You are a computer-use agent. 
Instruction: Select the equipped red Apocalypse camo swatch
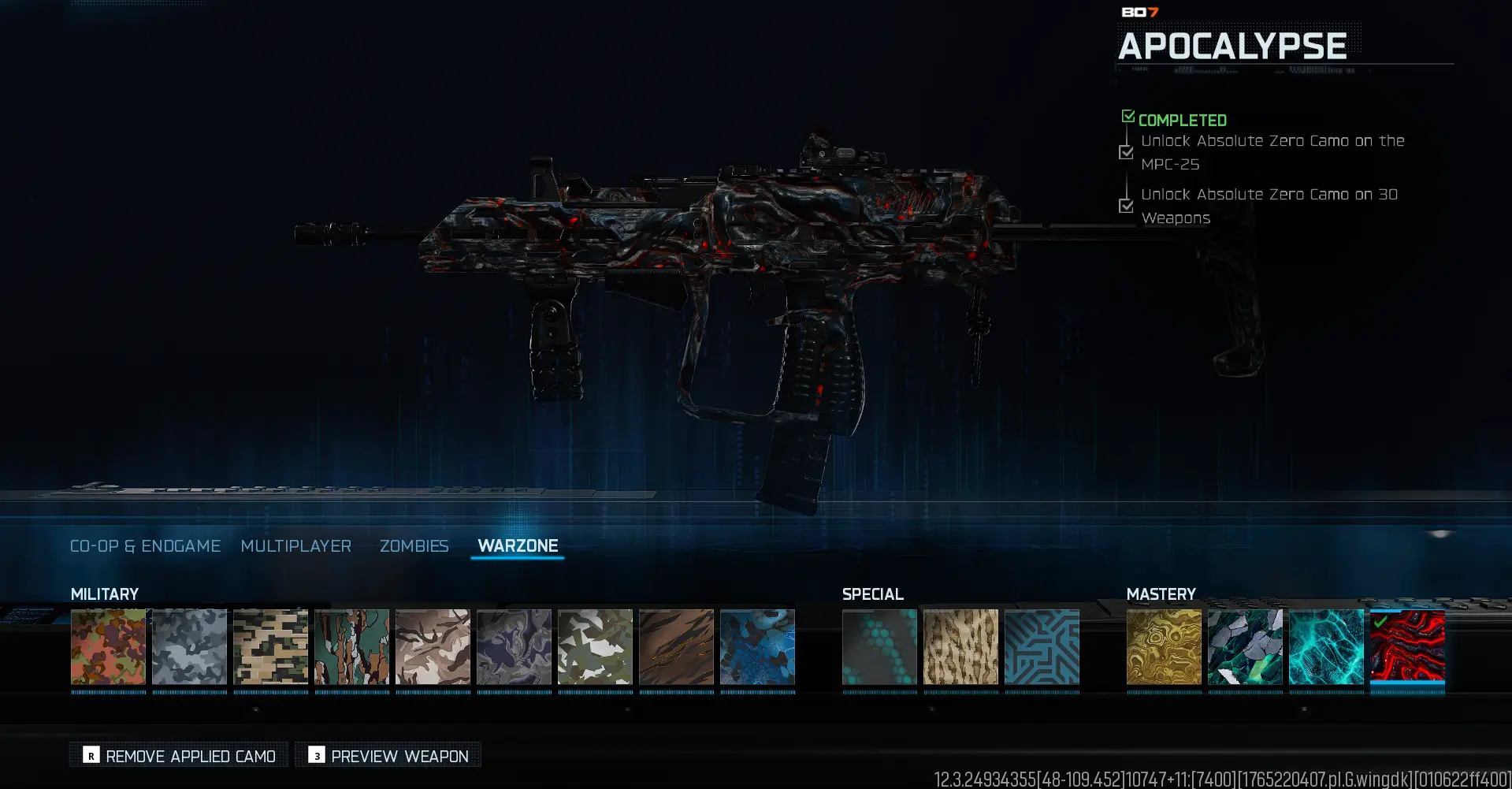click(1407, 649)
